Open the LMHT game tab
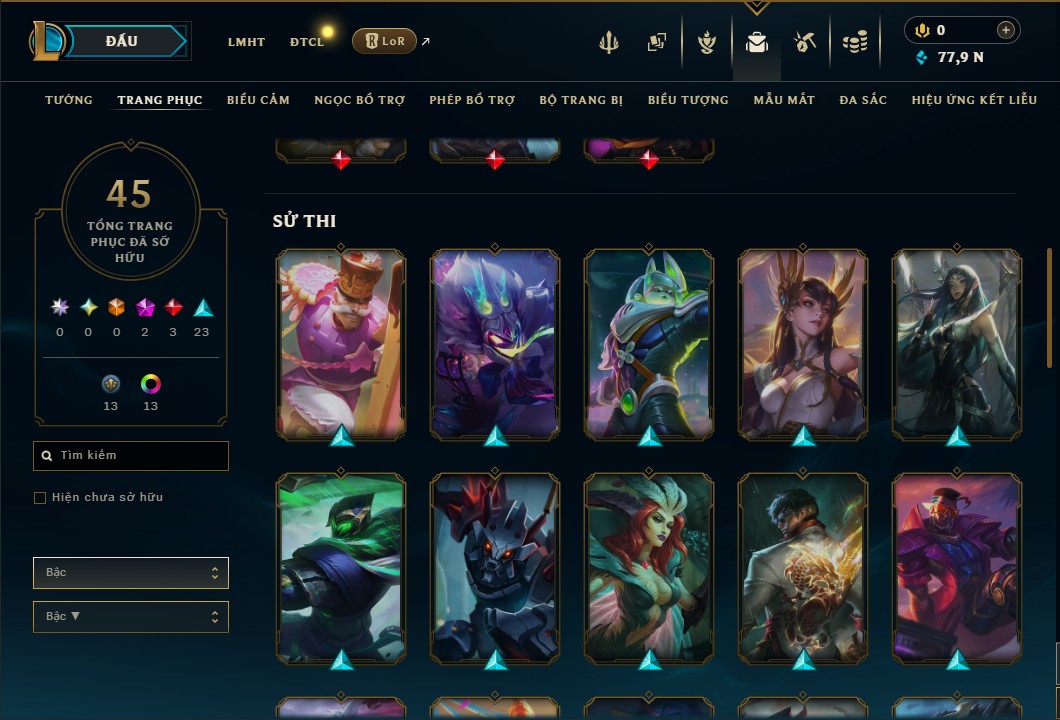This screenshot has height=720, width=1060. pyautogui.click(x=246, y=42)
